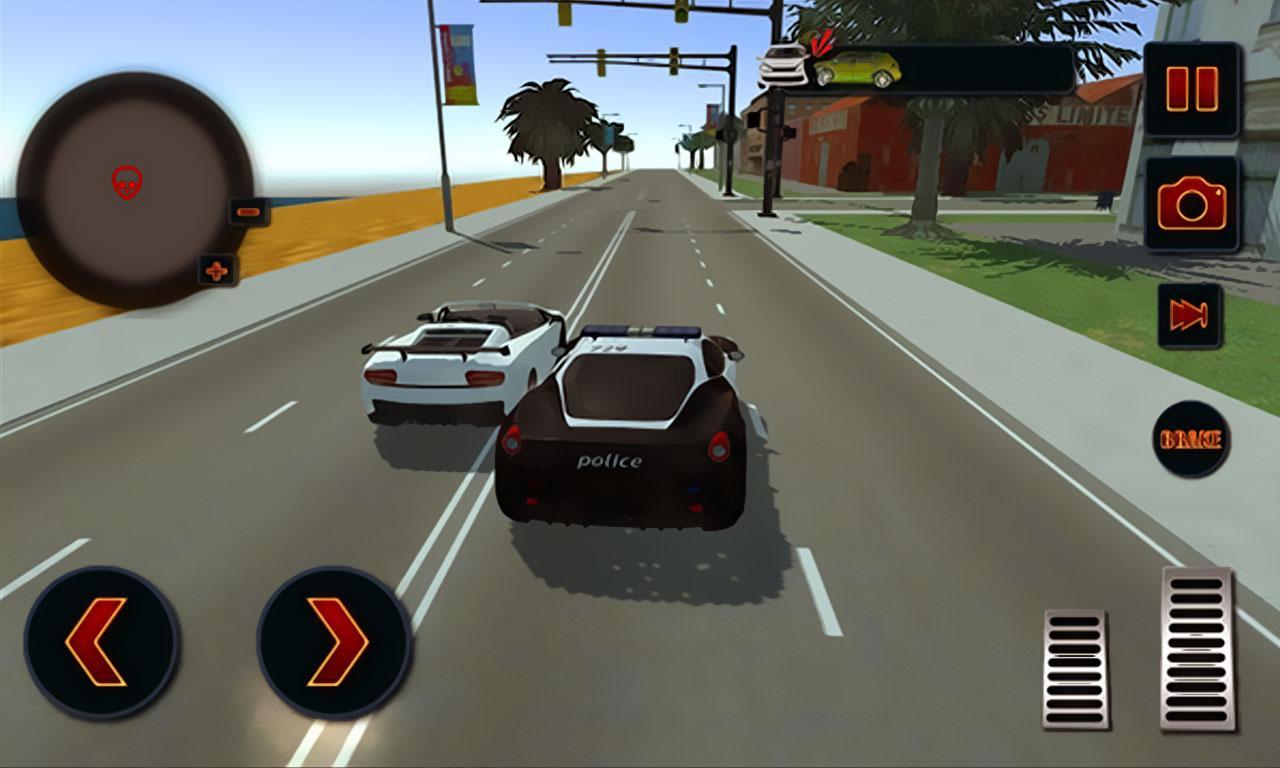The image size is (1280, 768).
Task: Toggle the handbrake with the BRAKE button
Action: (1191, 437)
